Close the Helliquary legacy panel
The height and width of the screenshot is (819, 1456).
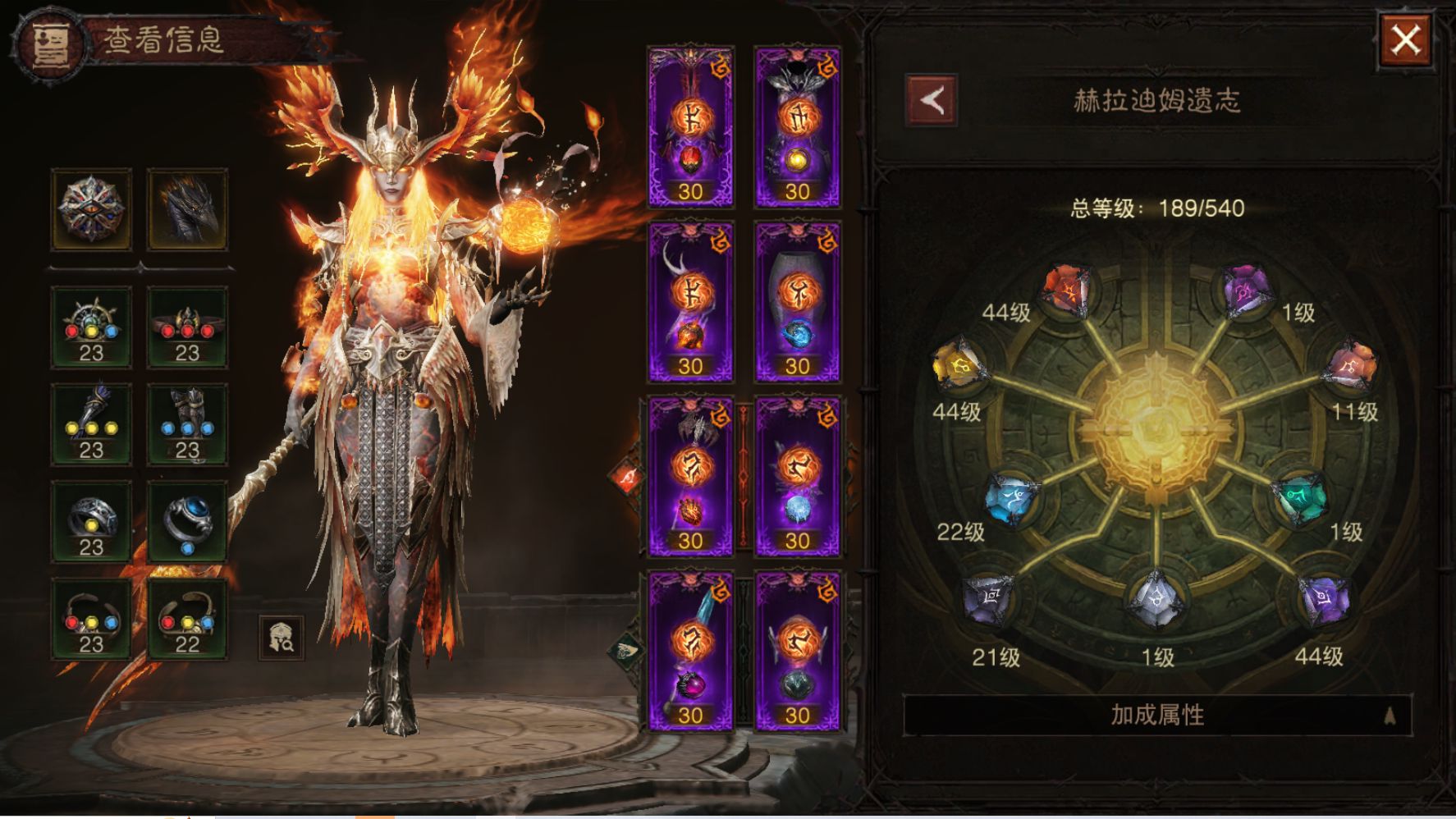[1405, 40]
